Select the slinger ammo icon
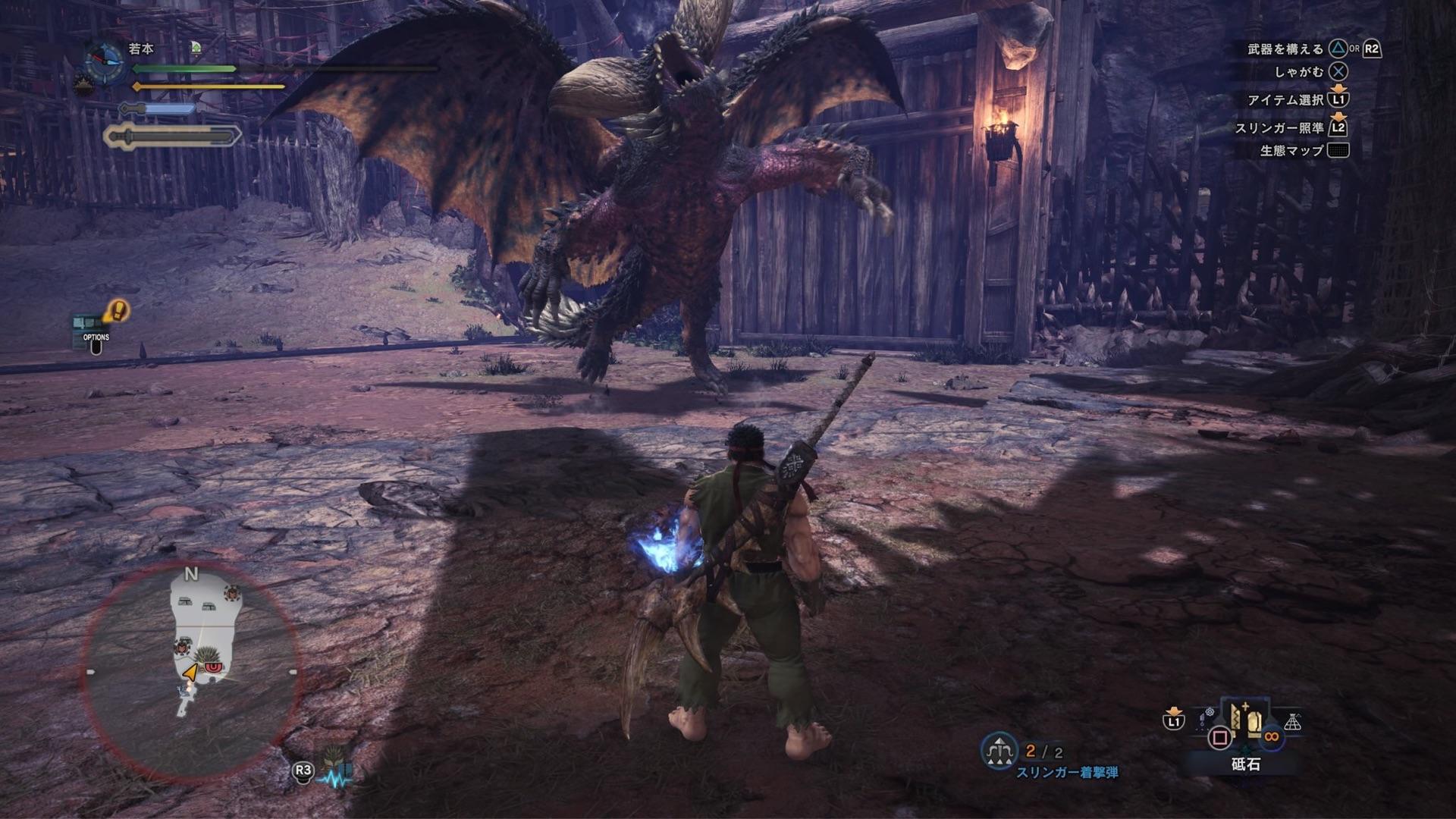1456x819 pixels. click(999, 751)
